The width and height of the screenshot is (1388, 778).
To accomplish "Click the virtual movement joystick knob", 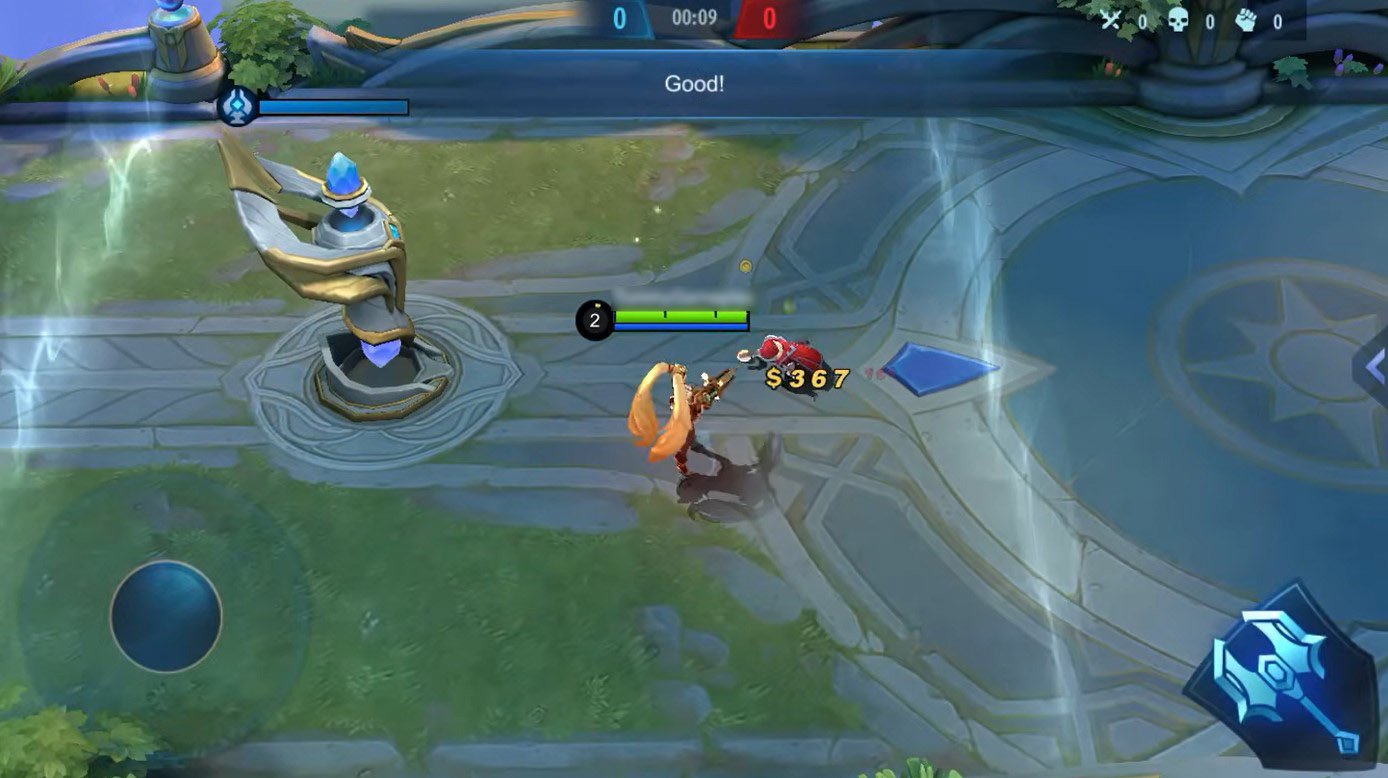I will (x=166, y=615).
